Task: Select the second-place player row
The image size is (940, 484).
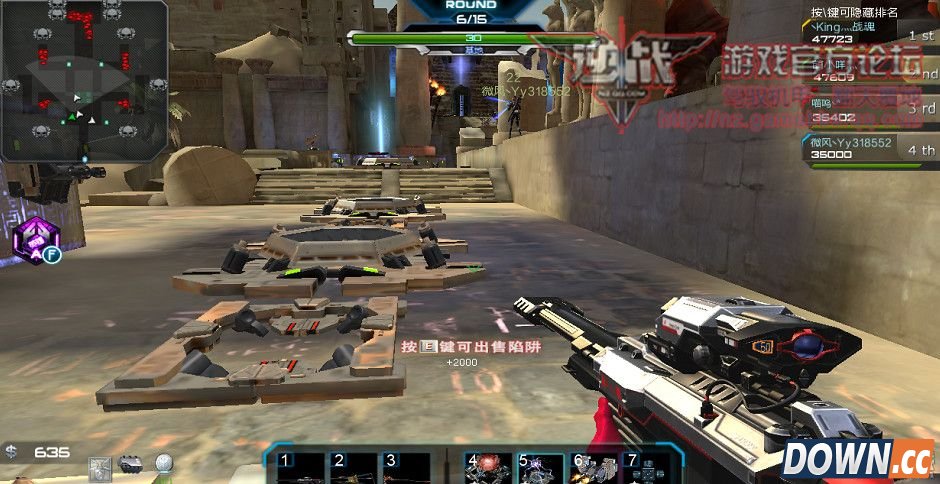Action: tap(870, 72)
